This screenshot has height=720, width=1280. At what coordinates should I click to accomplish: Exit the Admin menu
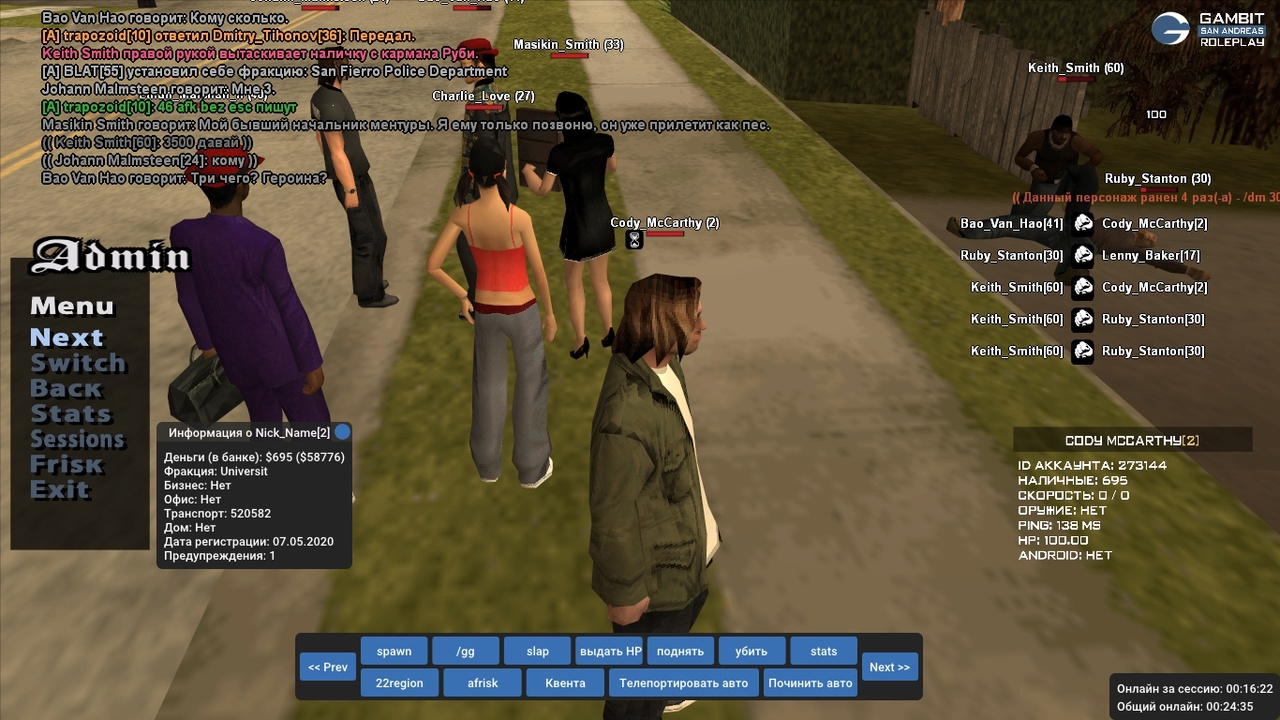coord(60,490)
